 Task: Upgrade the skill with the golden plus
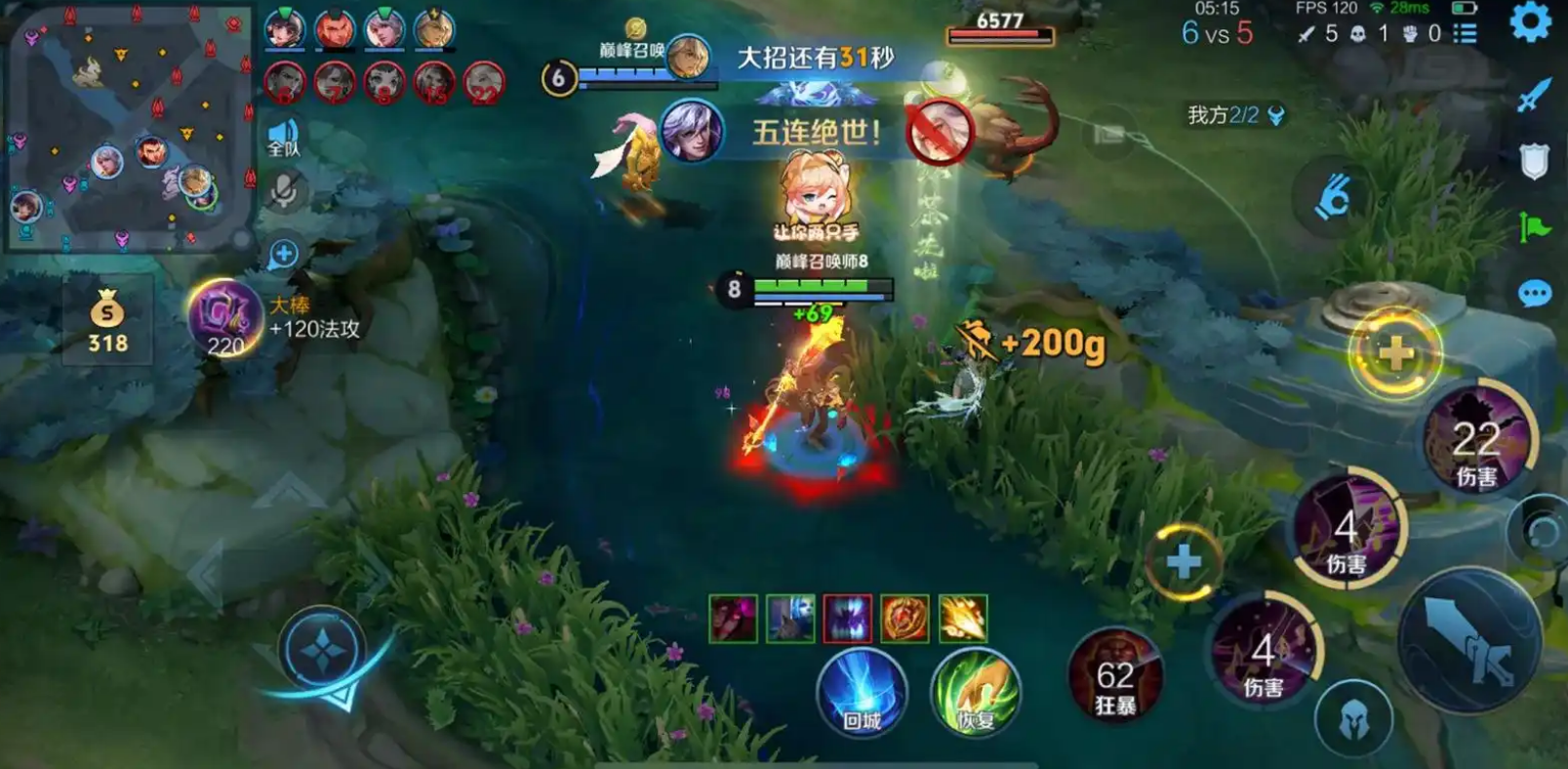pyautogui.click(x=1395, y=353)
